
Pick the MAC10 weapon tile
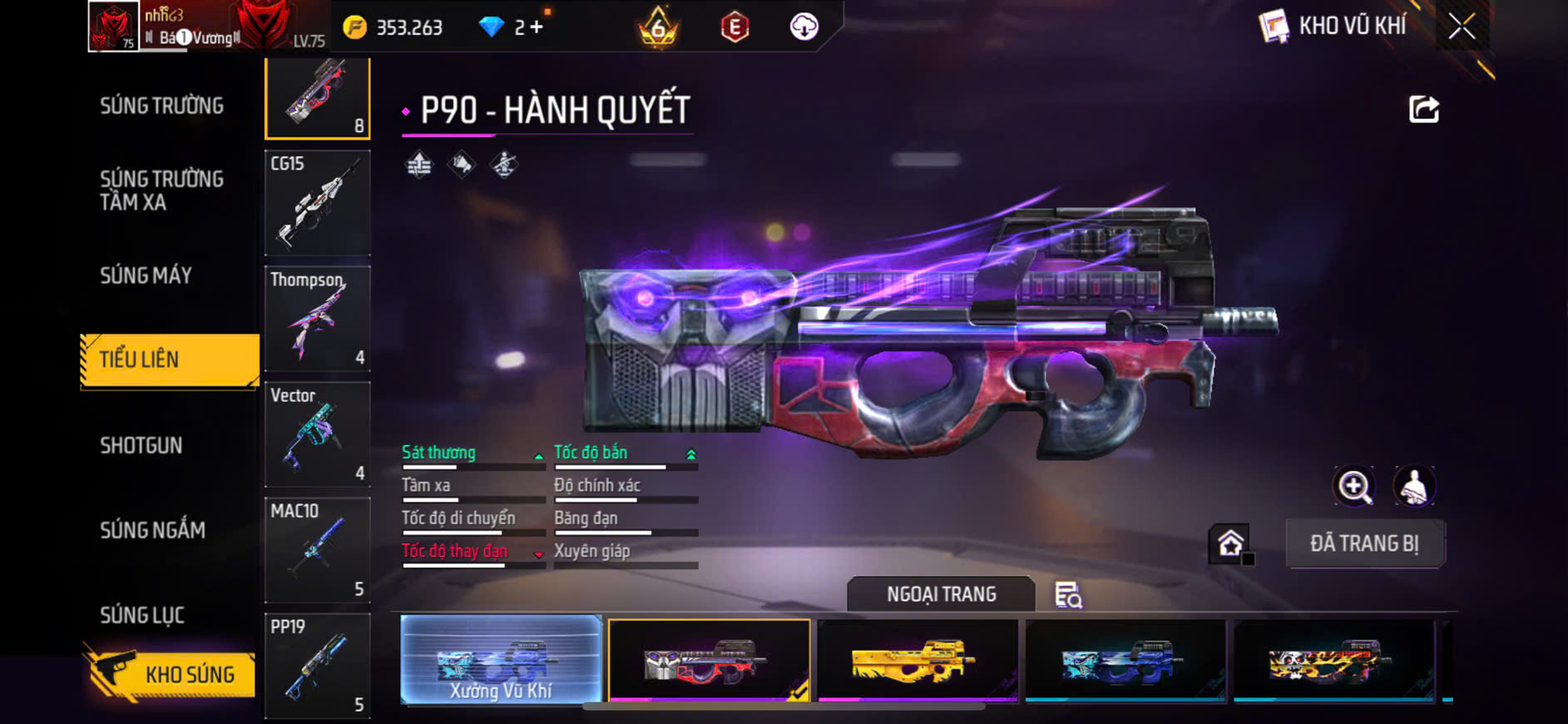317,549
